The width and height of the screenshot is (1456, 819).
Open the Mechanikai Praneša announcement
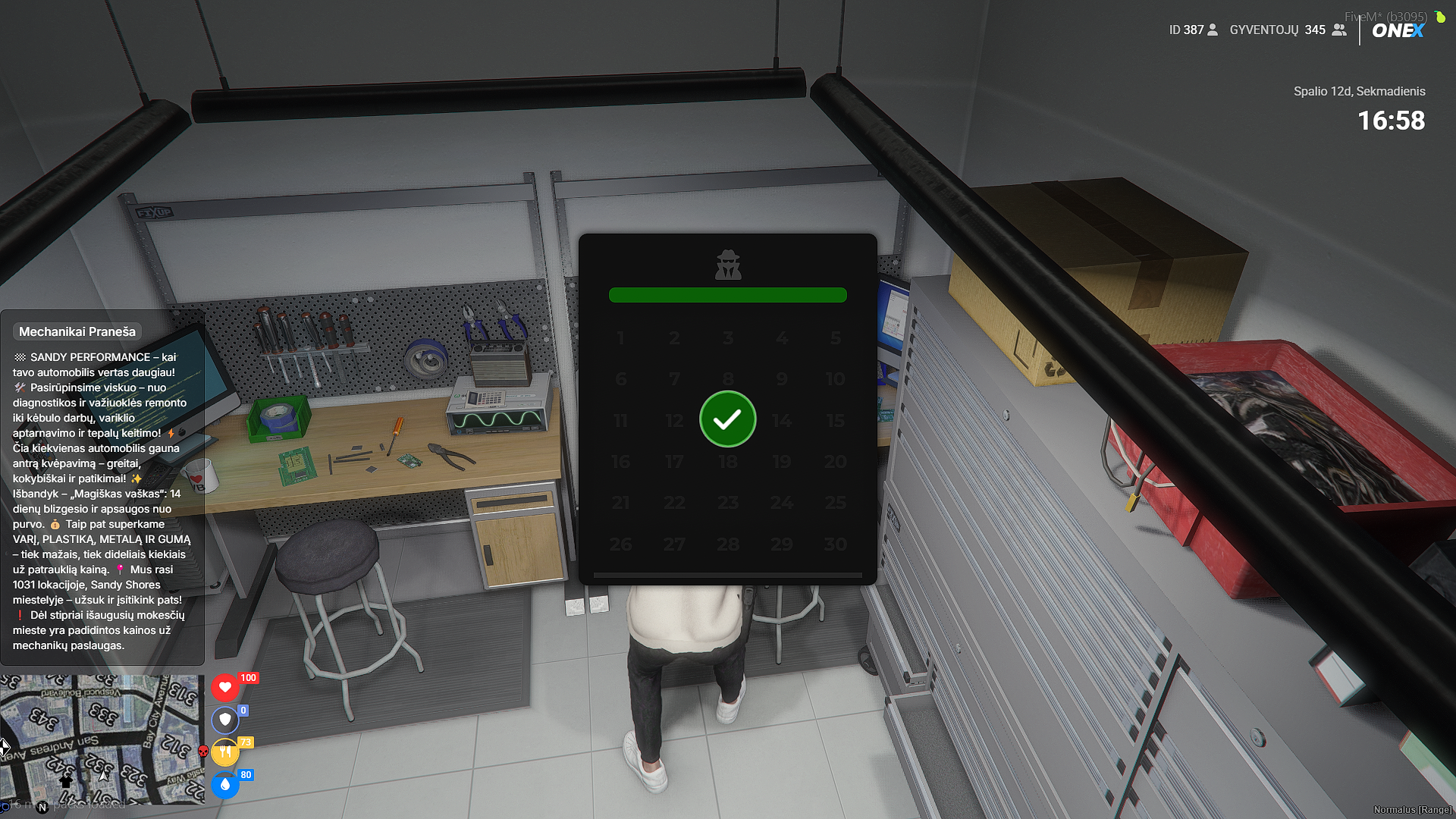pyautogui.click(x=77, y=331)
